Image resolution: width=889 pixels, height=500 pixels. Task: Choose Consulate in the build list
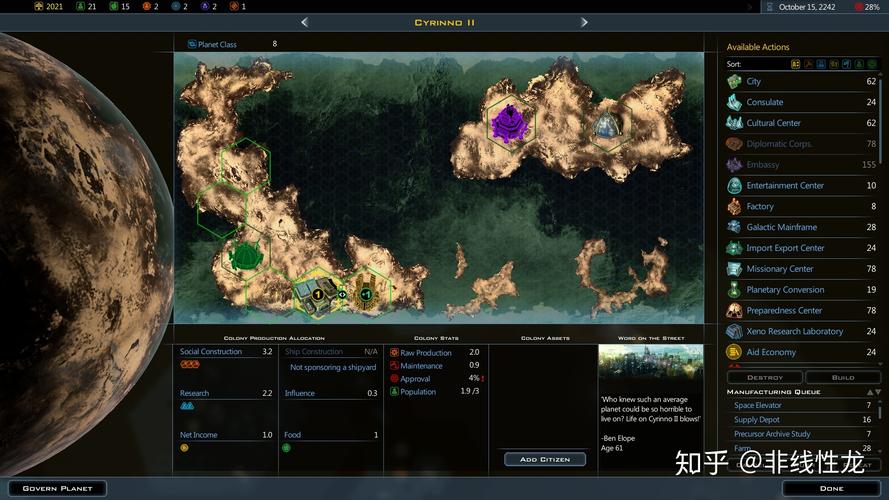pos(764,102)
